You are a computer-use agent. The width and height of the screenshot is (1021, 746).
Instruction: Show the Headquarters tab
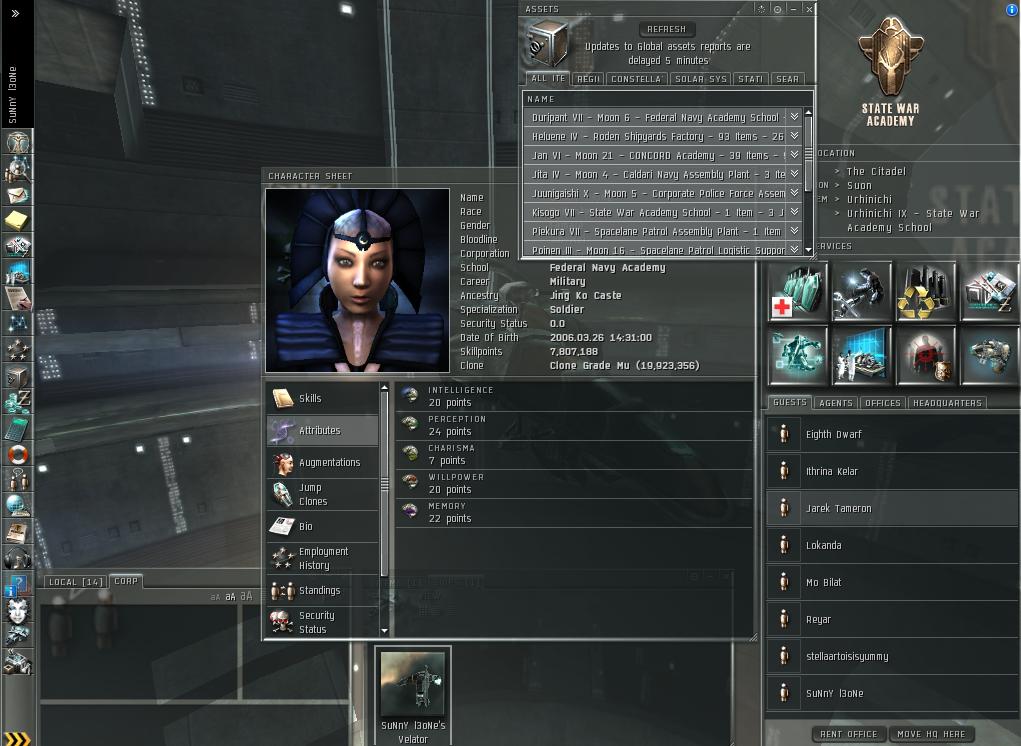point(947,403)
